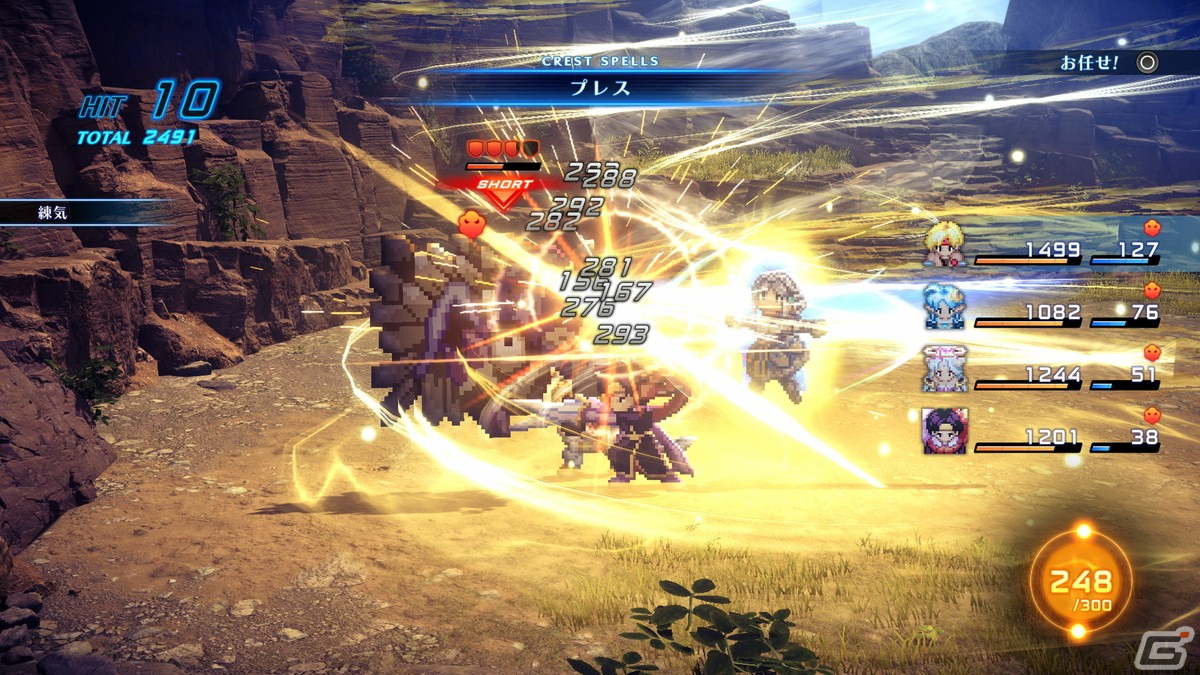Choose the silver-haired party member portrait
The height and width of the screenshot is (675, 1200).
945,368
